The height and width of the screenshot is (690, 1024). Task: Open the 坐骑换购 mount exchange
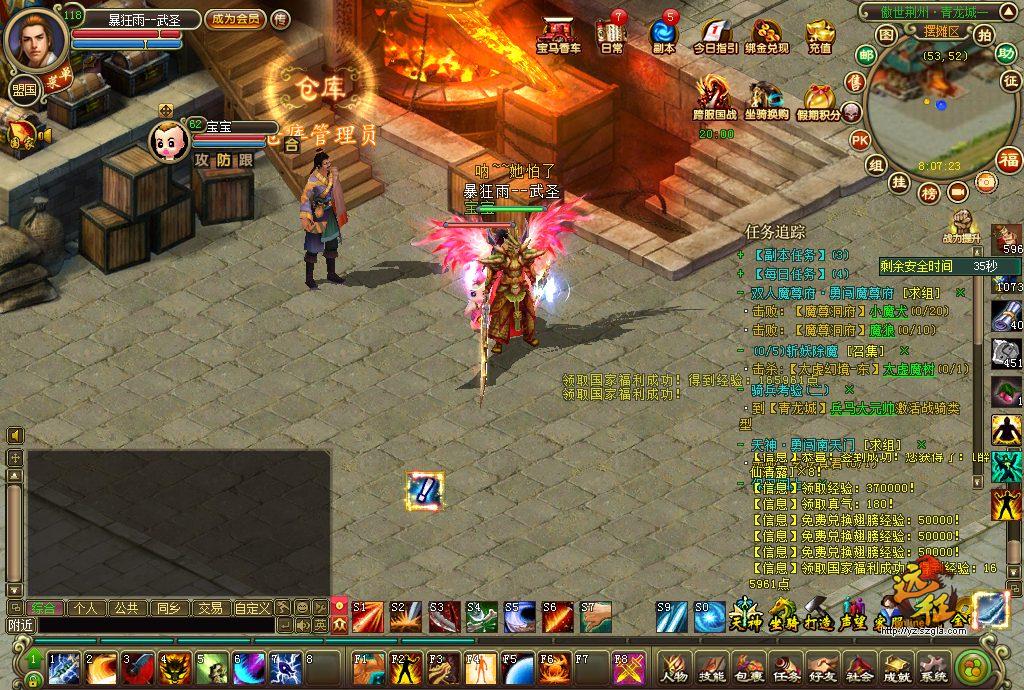tap(766, 98)
